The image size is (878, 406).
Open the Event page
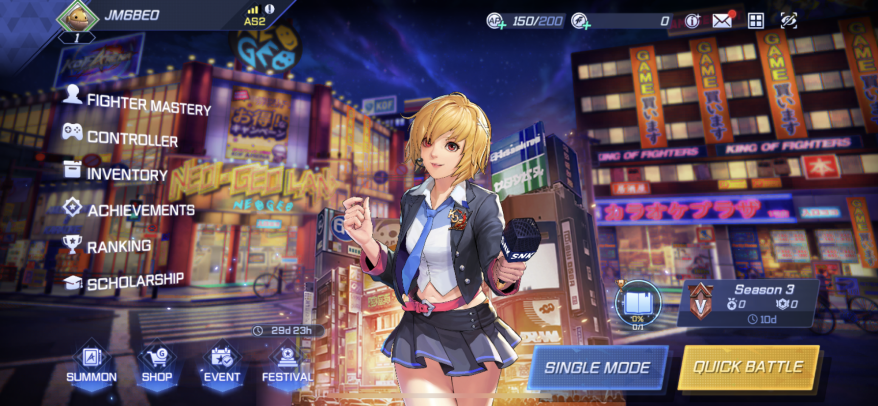point(222,364)
